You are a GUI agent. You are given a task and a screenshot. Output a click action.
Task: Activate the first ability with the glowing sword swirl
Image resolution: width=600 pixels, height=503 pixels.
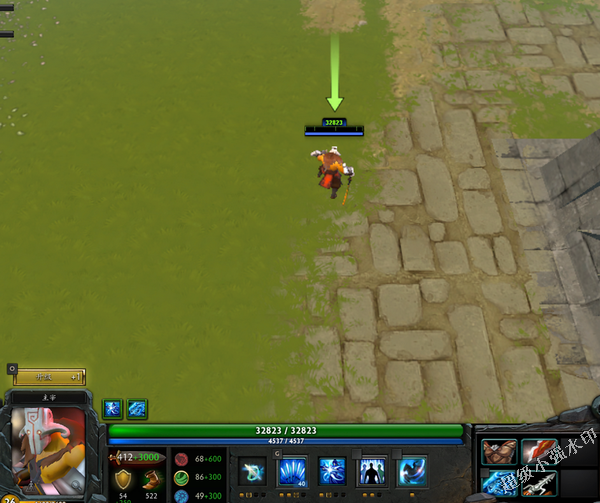[253, 471]
